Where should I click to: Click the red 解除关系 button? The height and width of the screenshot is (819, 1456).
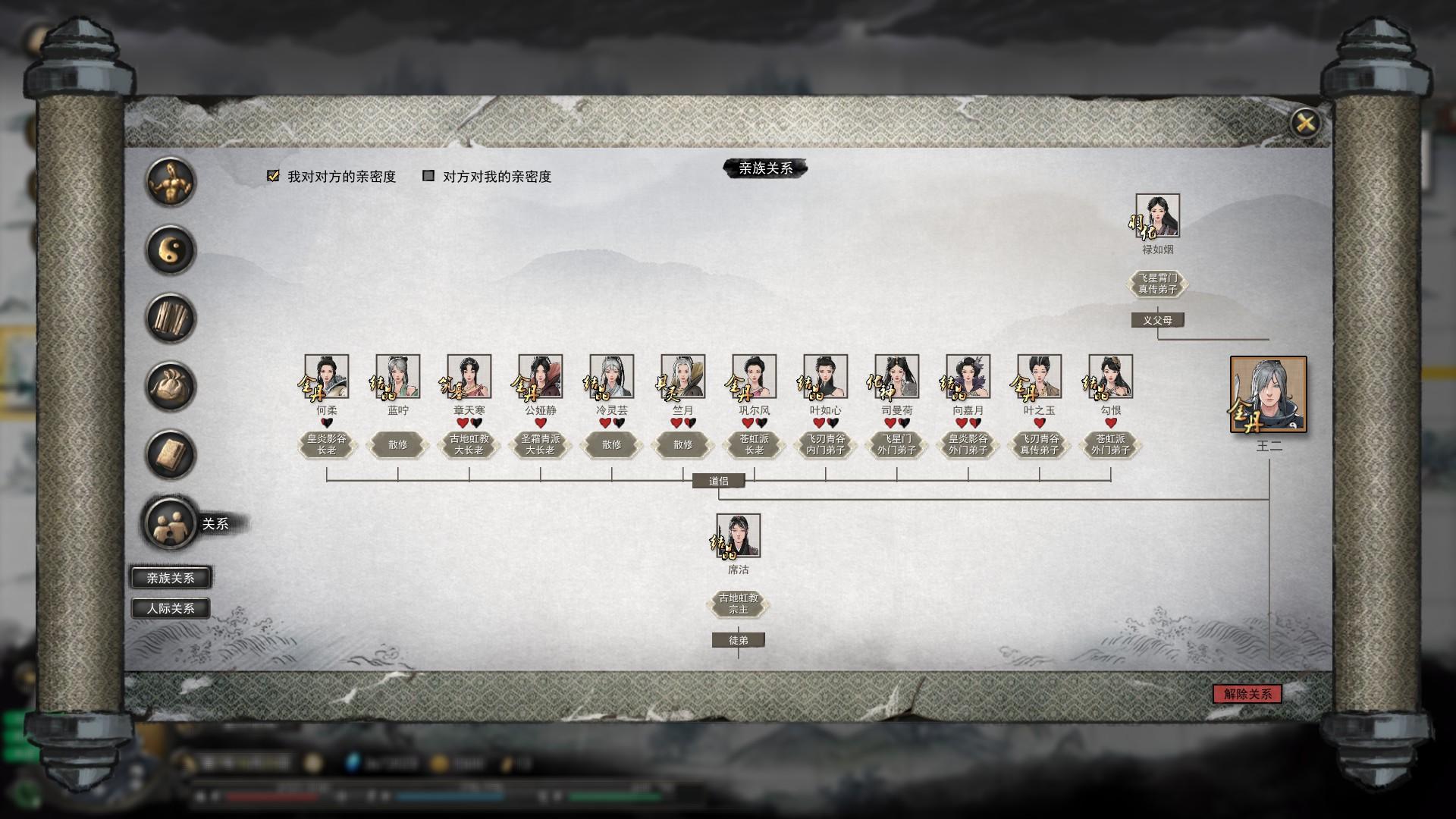pos(1247,694)
